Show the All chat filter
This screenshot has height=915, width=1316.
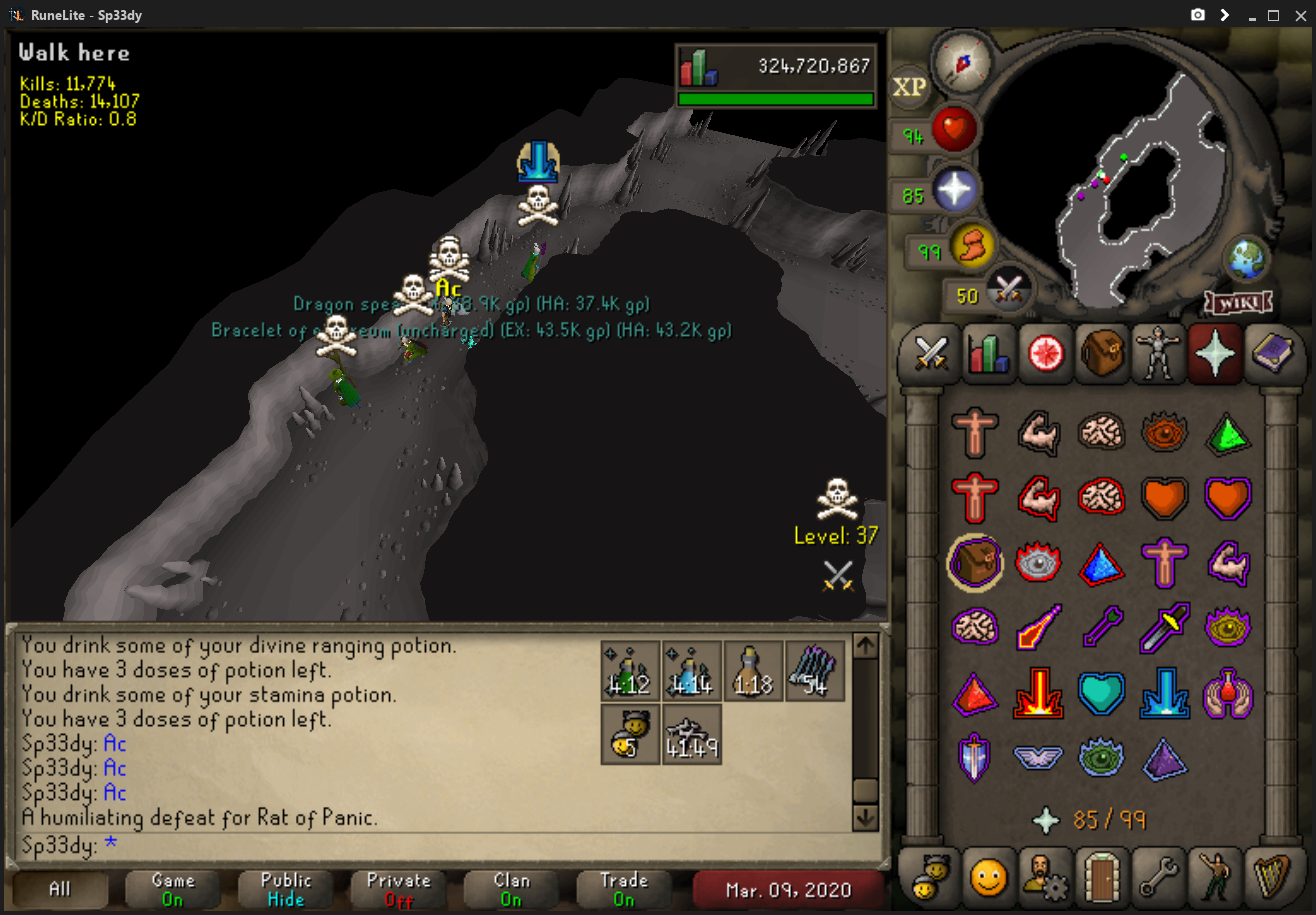point(60,888)
